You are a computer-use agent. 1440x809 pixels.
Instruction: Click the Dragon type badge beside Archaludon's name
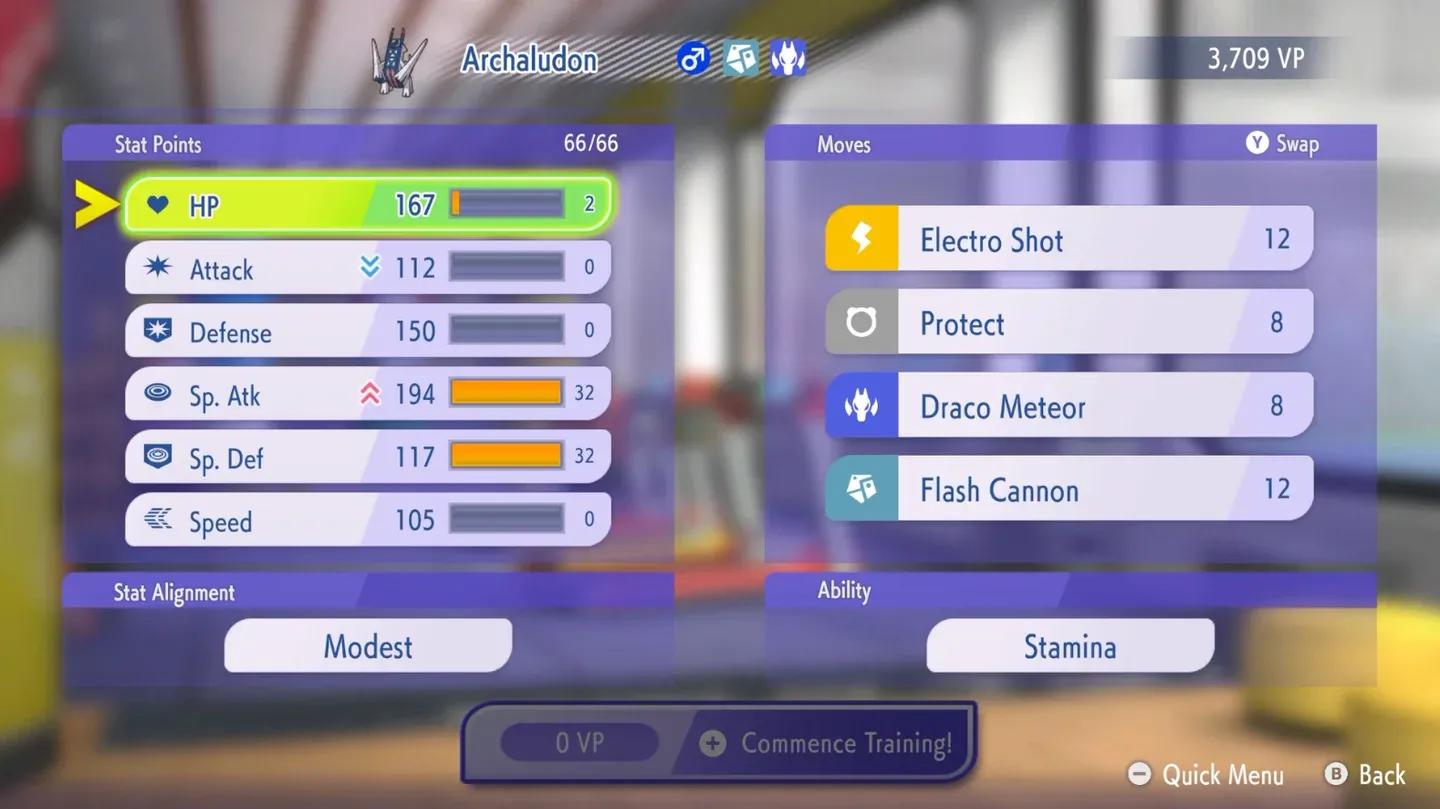(x=789, y=58)
